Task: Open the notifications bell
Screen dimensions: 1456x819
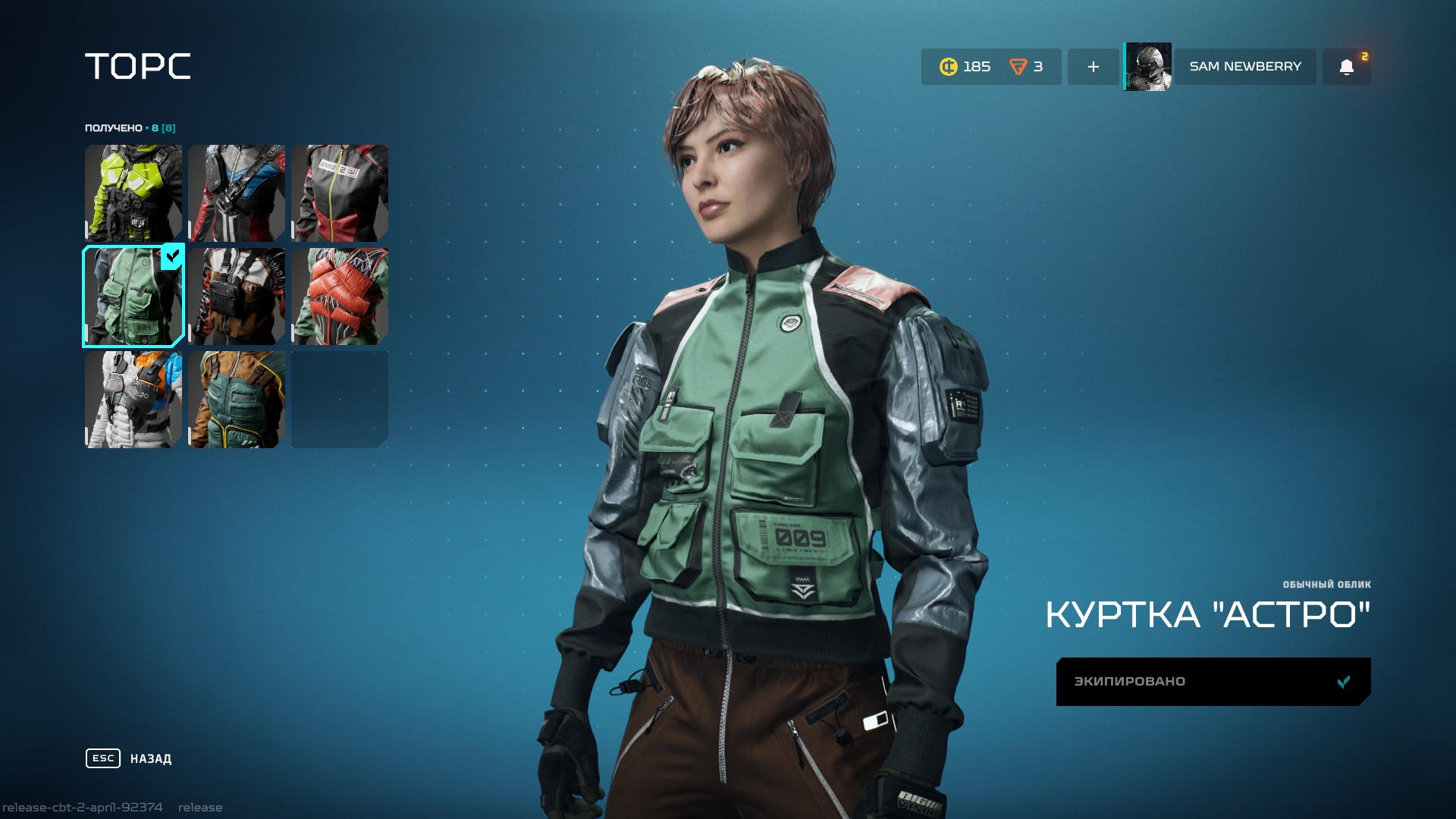Action: [1346, 67]
